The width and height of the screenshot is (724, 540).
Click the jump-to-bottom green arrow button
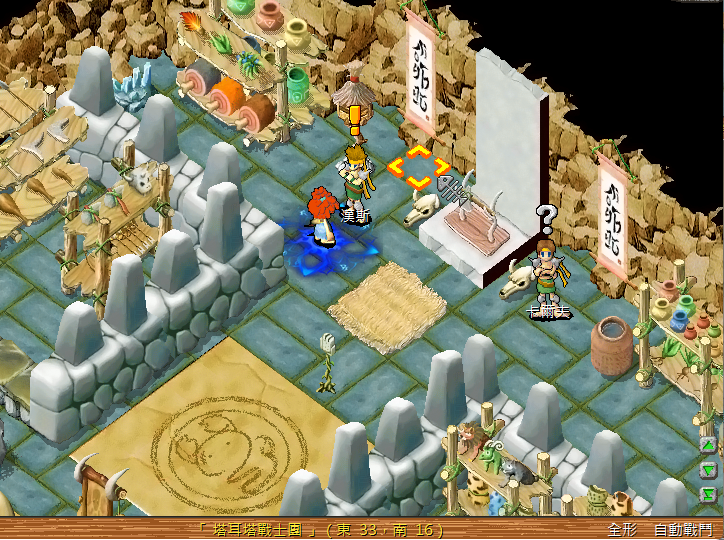click(x=708, y=493)
